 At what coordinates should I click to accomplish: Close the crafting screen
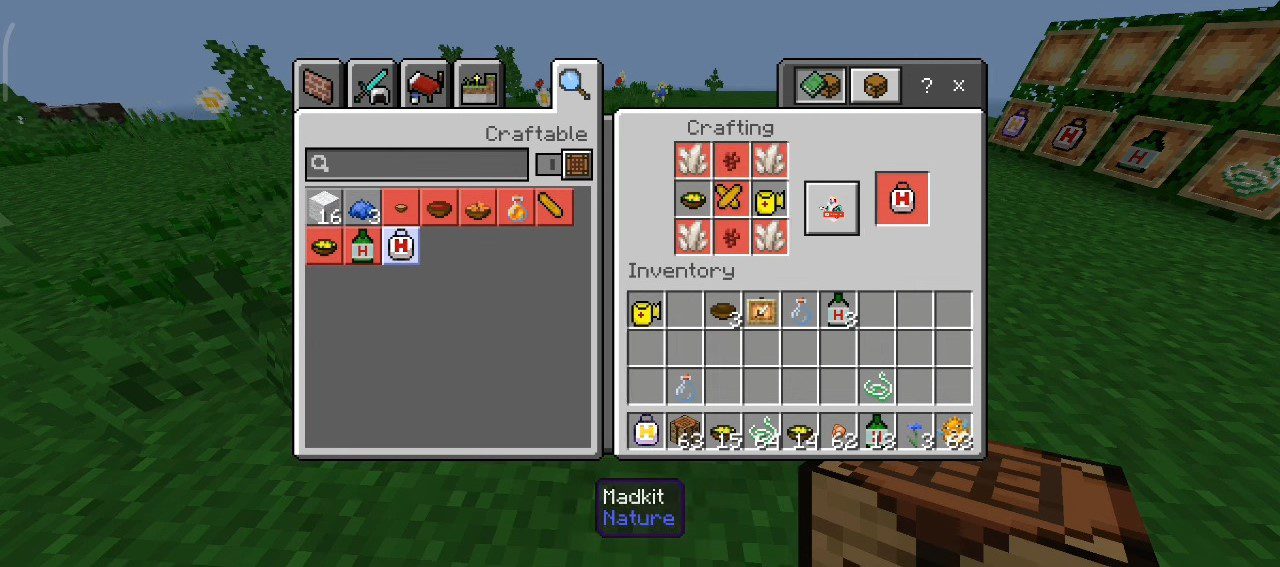[959, 86]
